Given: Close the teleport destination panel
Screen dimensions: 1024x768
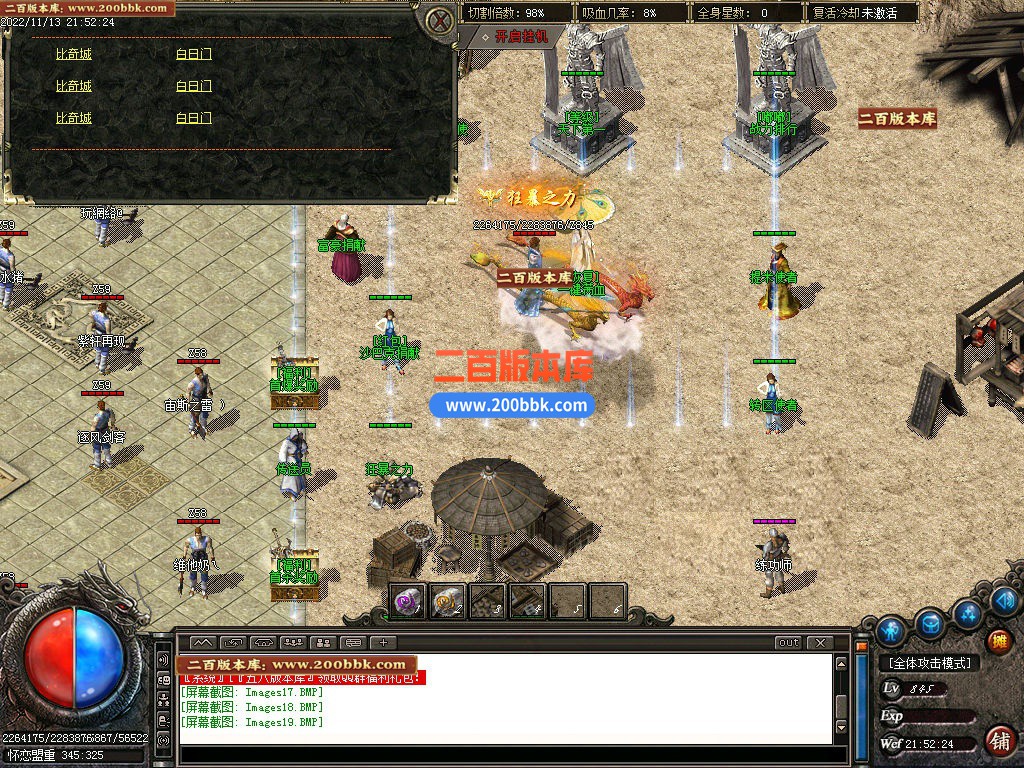Looking at the screenshot, I should (438, 20).
